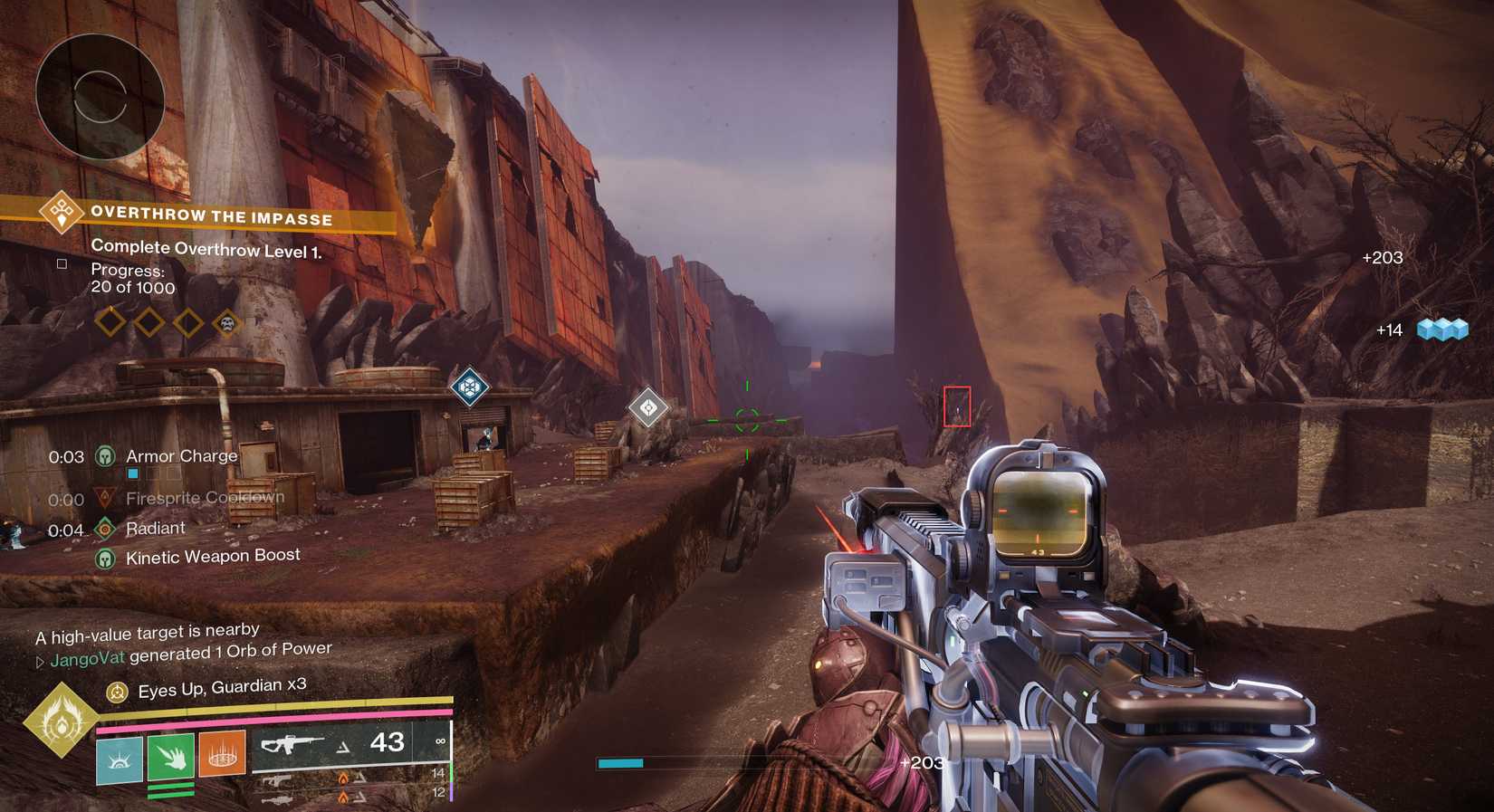This screenshot has height=812, width=1494.
Task: Expand the Kinetic Weapon Boost entry
Action: tap(106, 557)
